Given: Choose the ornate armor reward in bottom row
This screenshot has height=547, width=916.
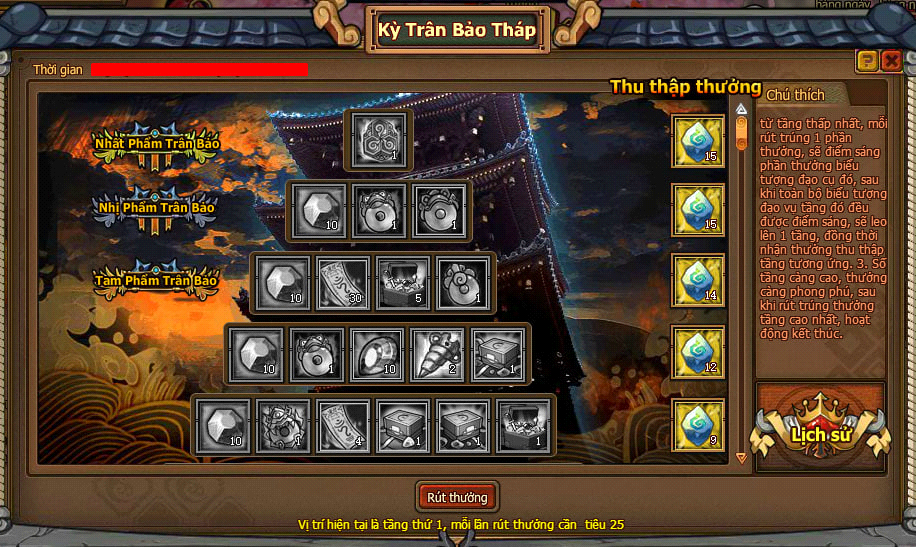Looking at the screenshot, I should pyautogui.click(x=282, y=426).
